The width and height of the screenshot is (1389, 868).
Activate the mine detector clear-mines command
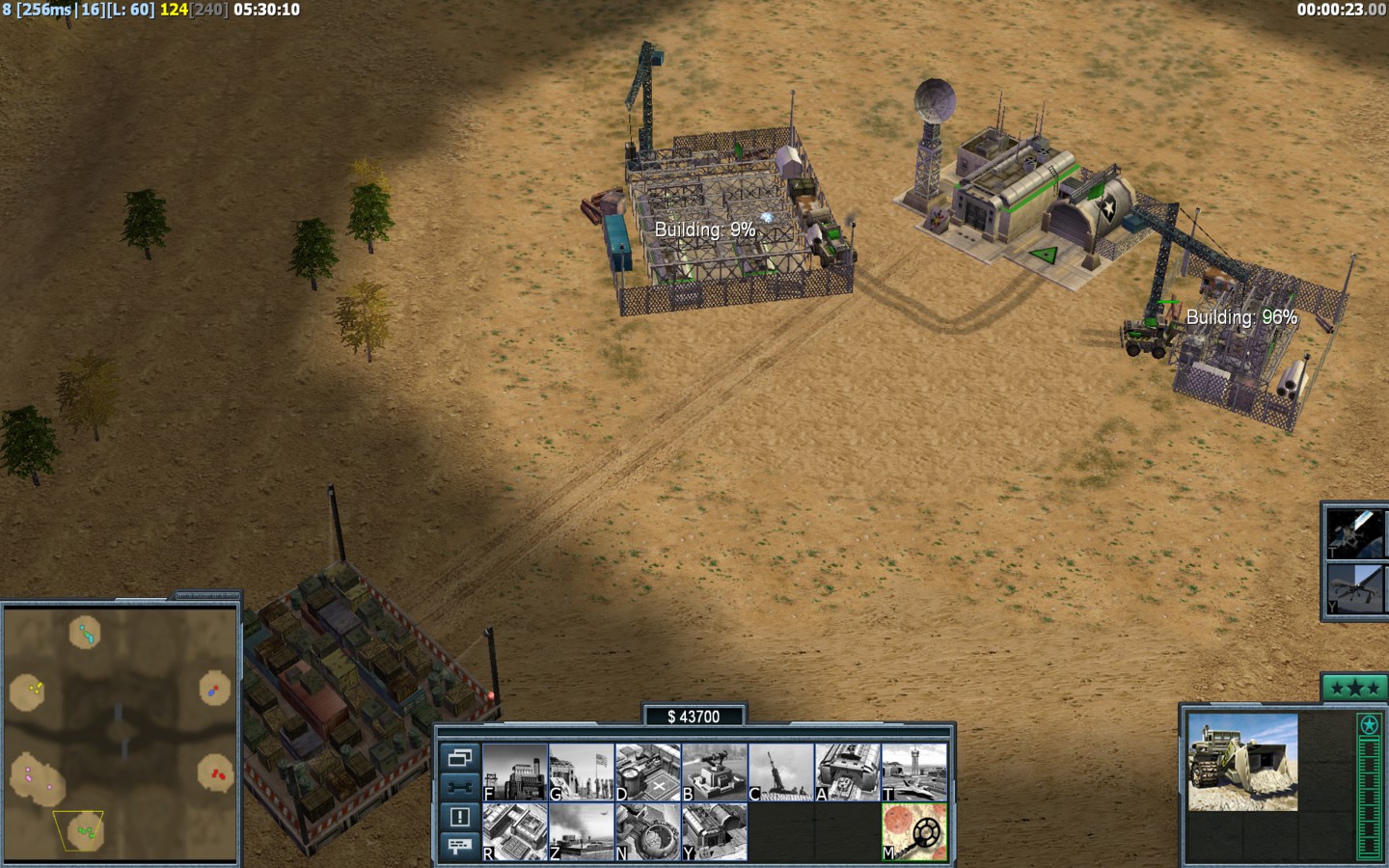click(x=913, y=831)
